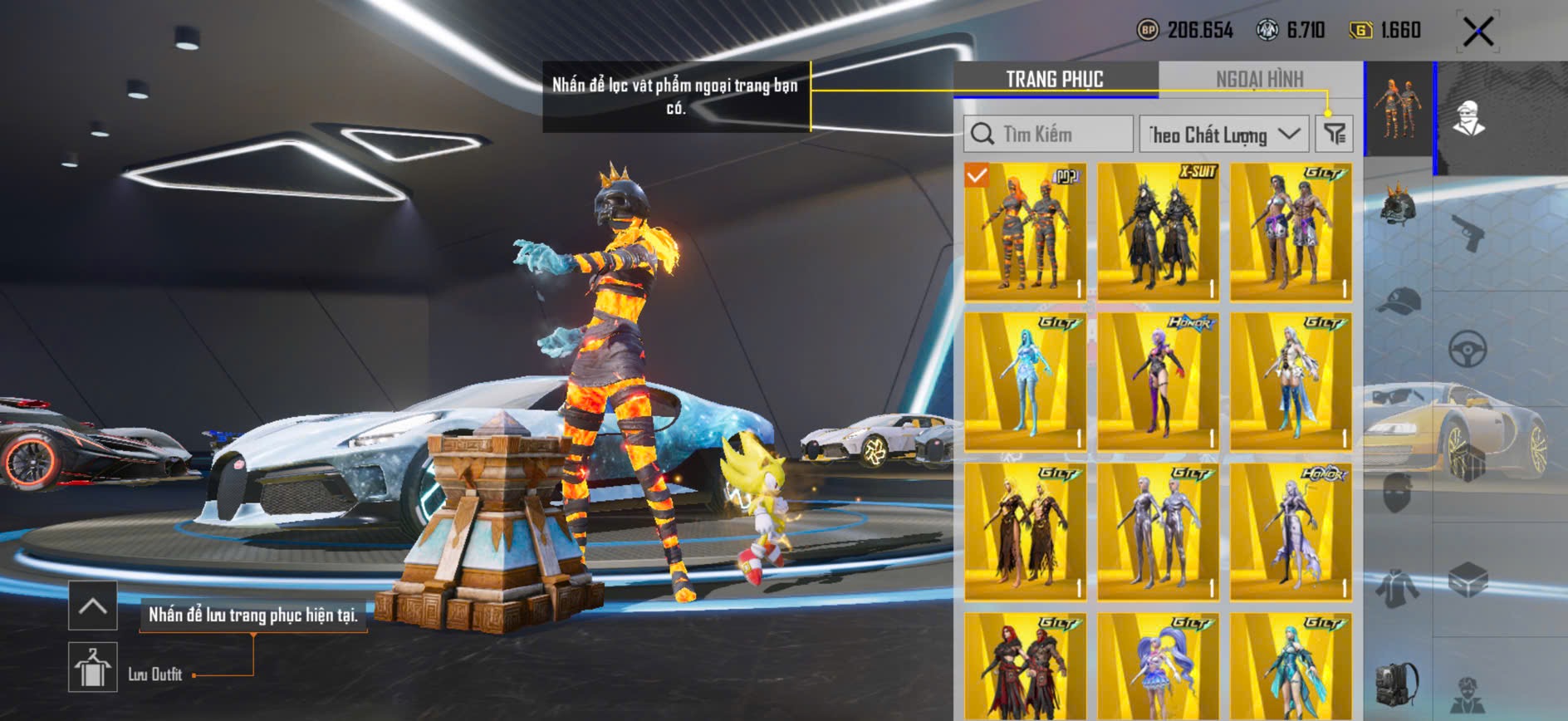Viewport: 1568px width, 721px height.
Task: Expand the up-arrow panel button
Action: 93,606
